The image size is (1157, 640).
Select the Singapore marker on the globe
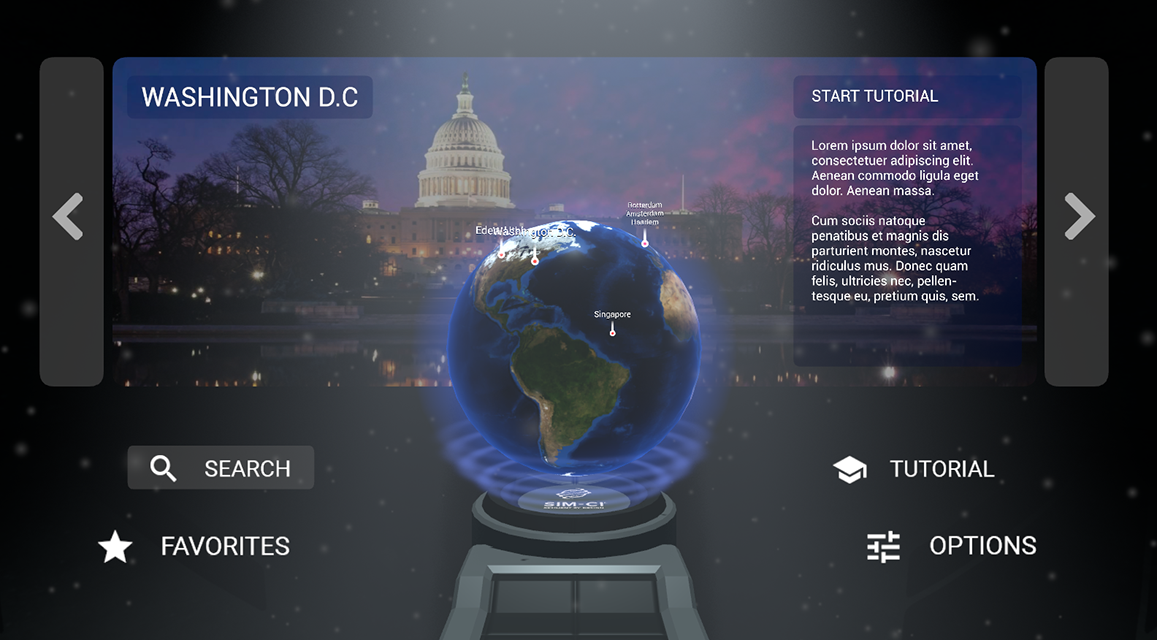613,330
